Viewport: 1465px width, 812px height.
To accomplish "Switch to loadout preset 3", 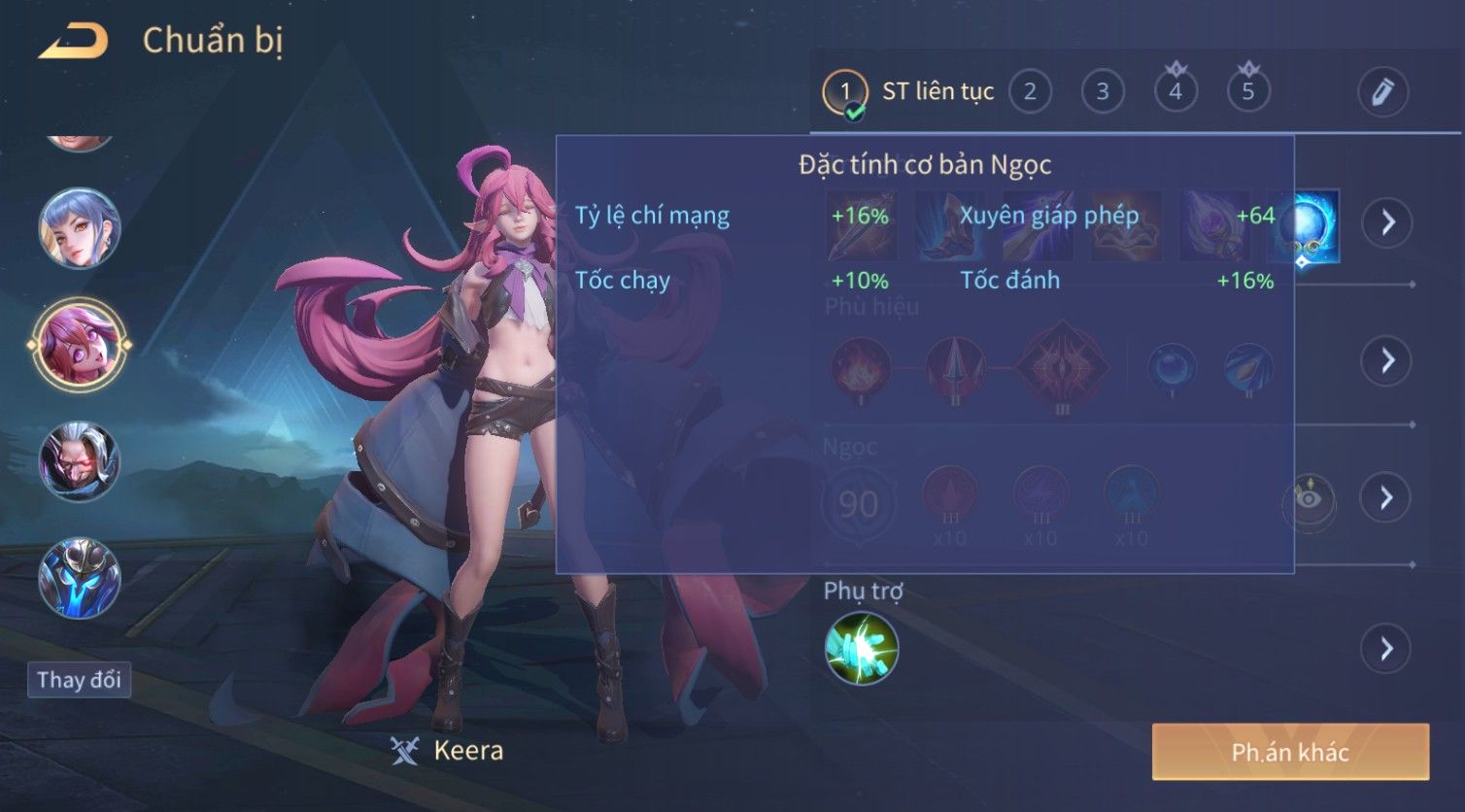I will tap(1103, 92).
